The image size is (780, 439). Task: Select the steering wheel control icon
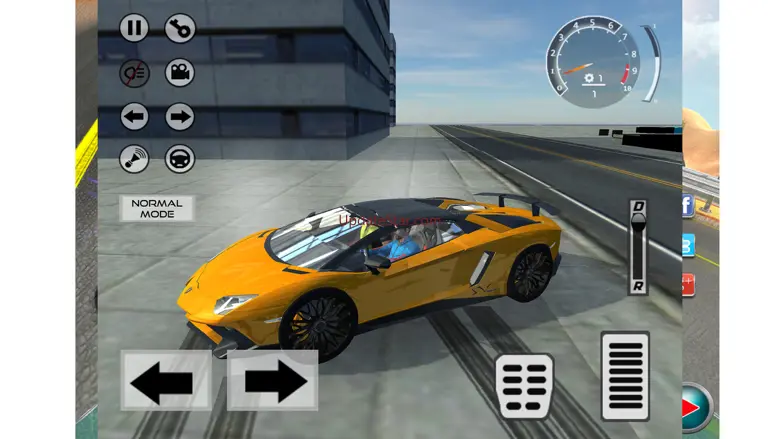click(179, 159)
